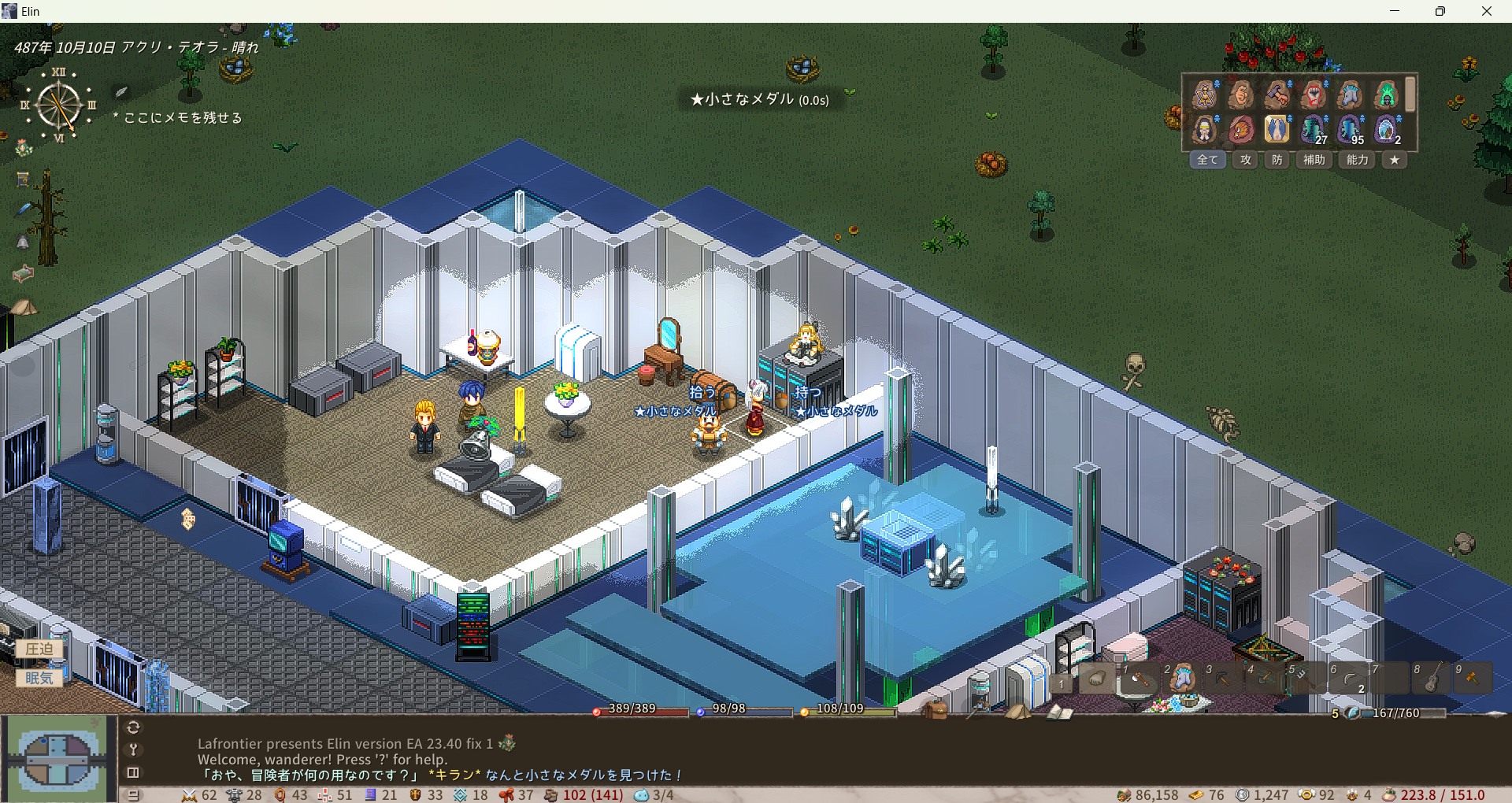Show favorites with the star tab
1512x803 pixels.
1395,160
